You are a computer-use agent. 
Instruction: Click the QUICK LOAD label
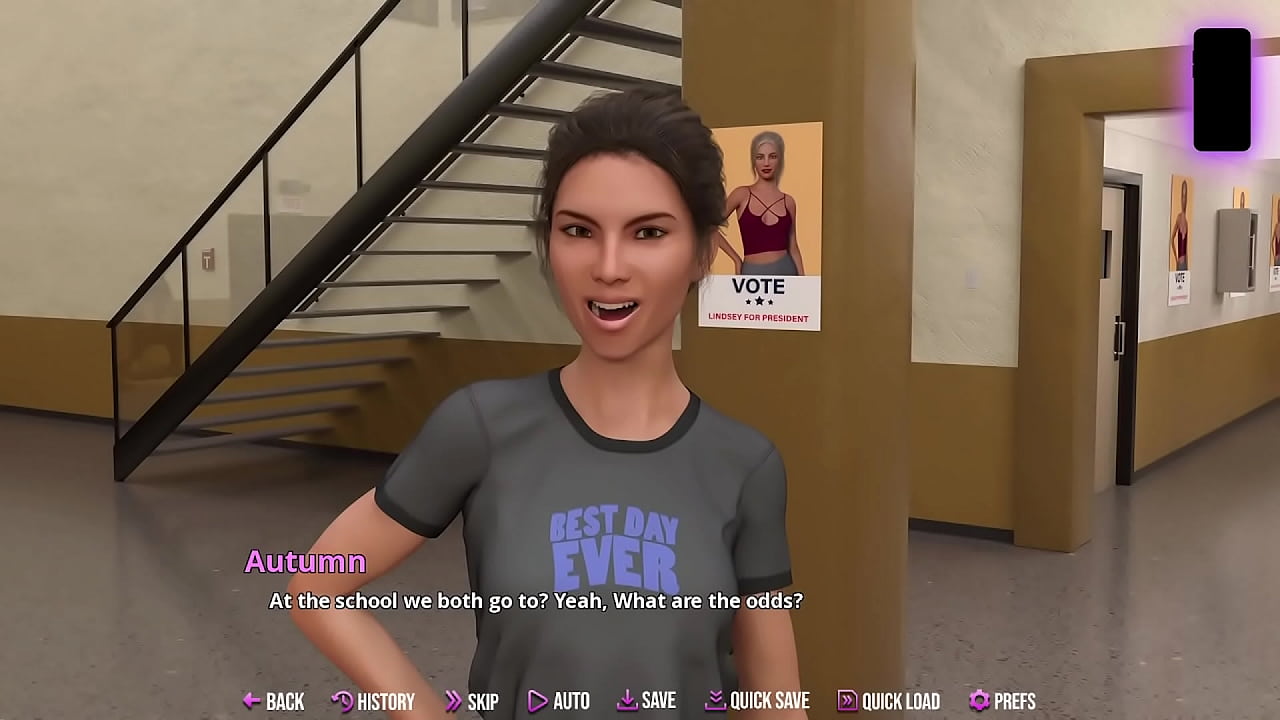click(899, 702)
